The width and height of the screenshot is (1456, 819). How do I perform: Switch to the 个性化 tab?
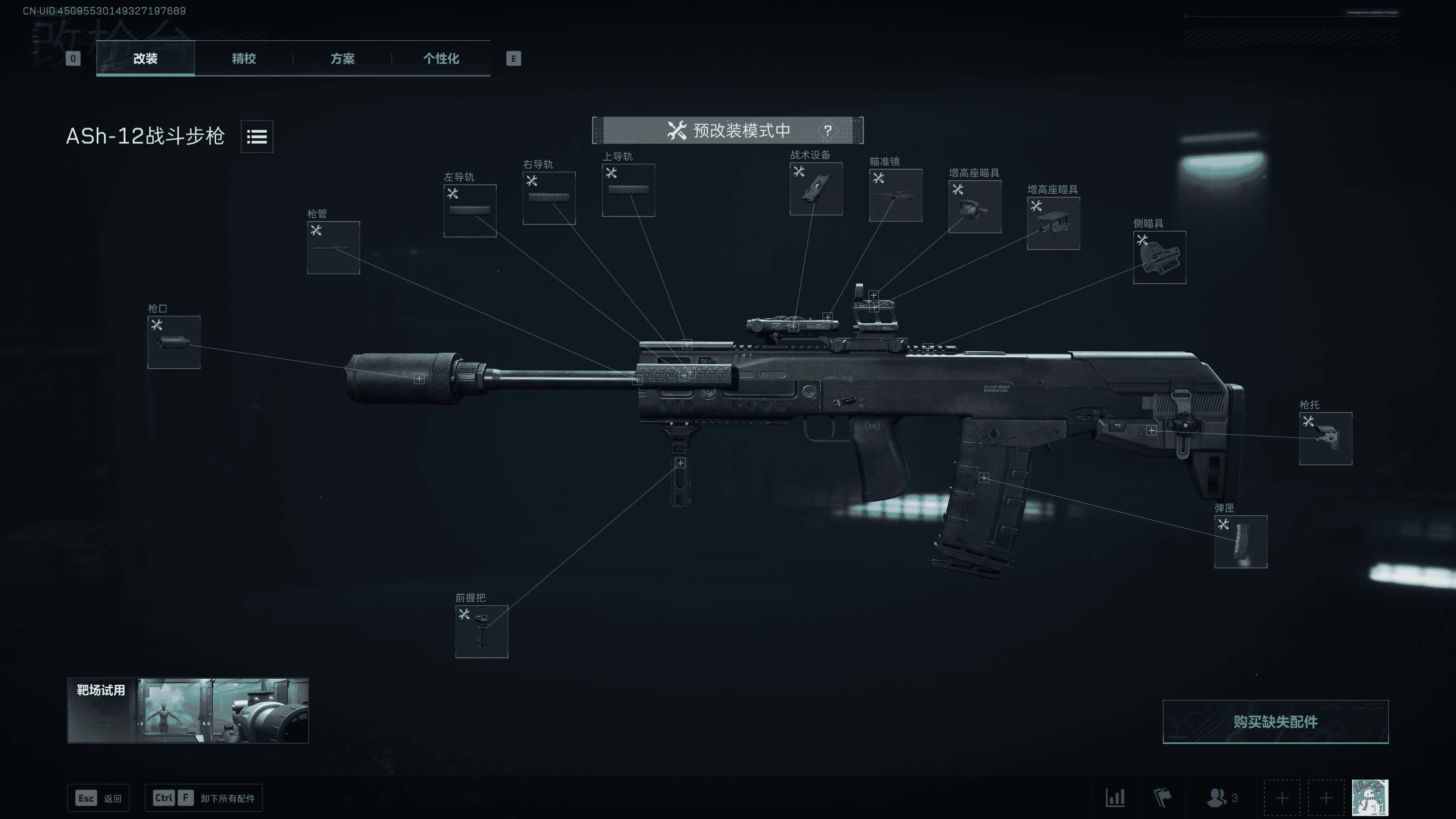[x=441, y=59]
